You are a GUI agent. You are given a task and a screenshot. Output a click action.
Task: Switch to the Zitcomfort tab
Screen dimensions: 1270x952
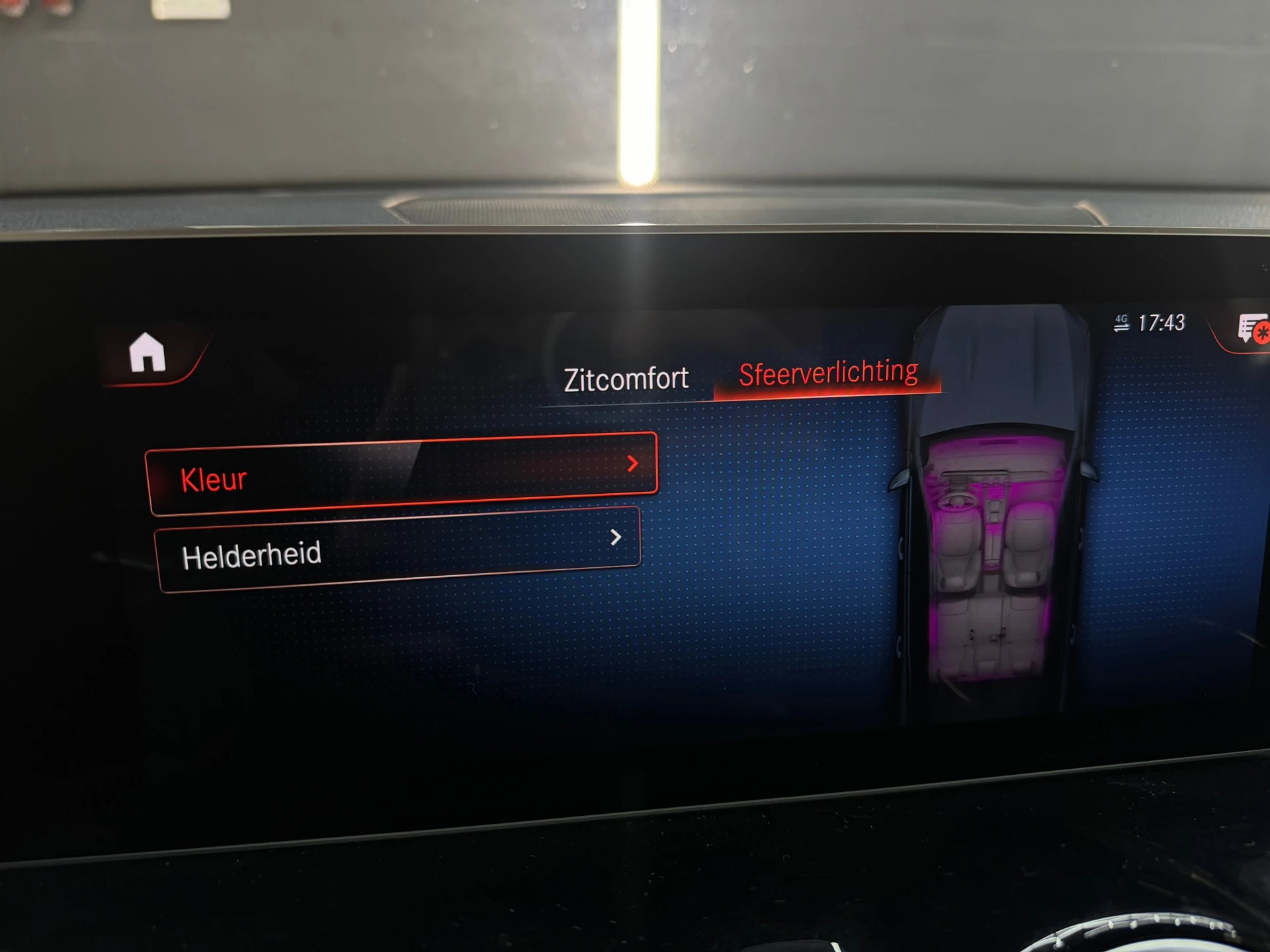pyautogui.click(x=626, y=377)
